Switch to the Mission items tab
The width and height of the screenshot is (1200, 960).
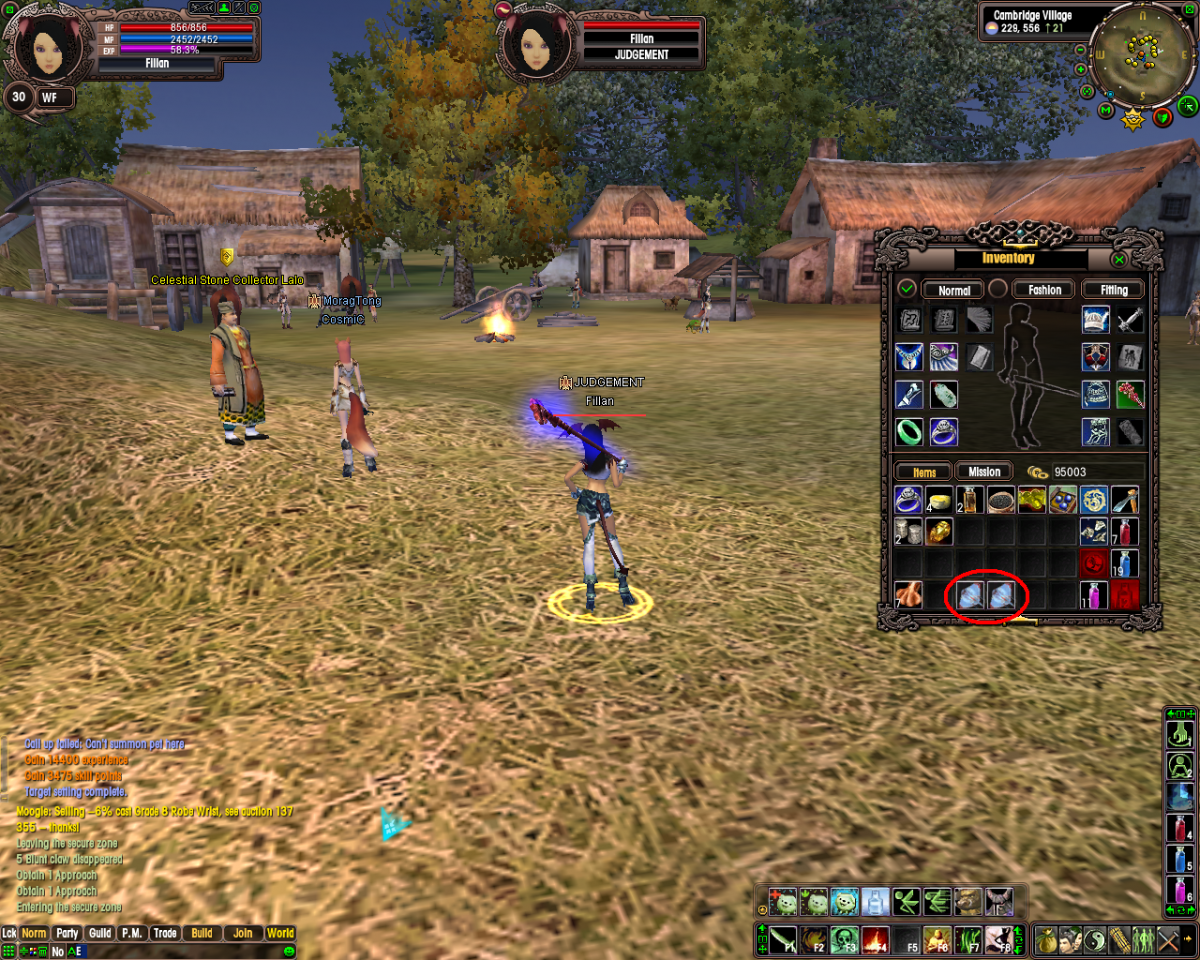click(984, 472)
